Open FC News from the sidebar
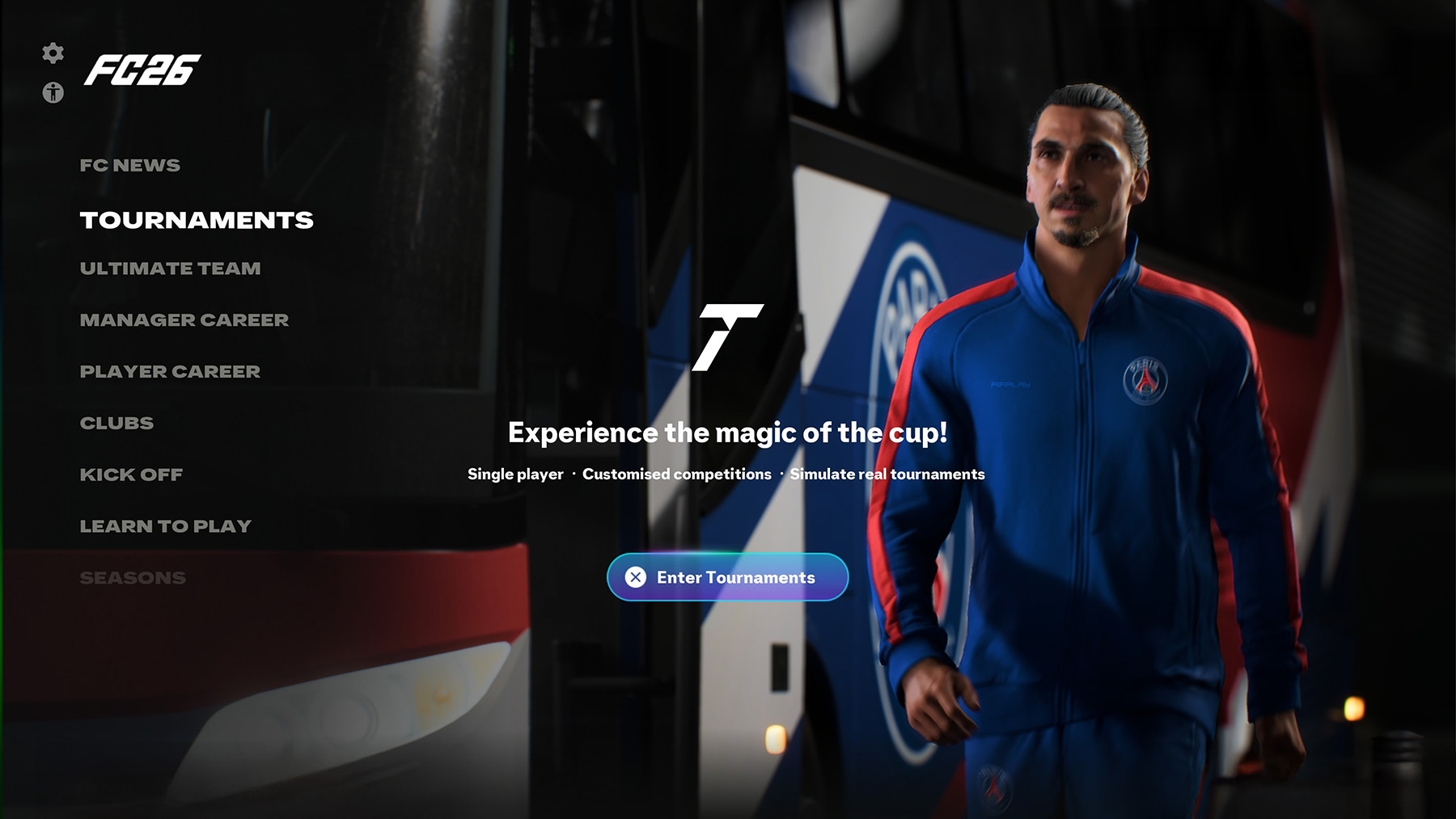This screenshot has width=1456, height=819. coord(129,165)
